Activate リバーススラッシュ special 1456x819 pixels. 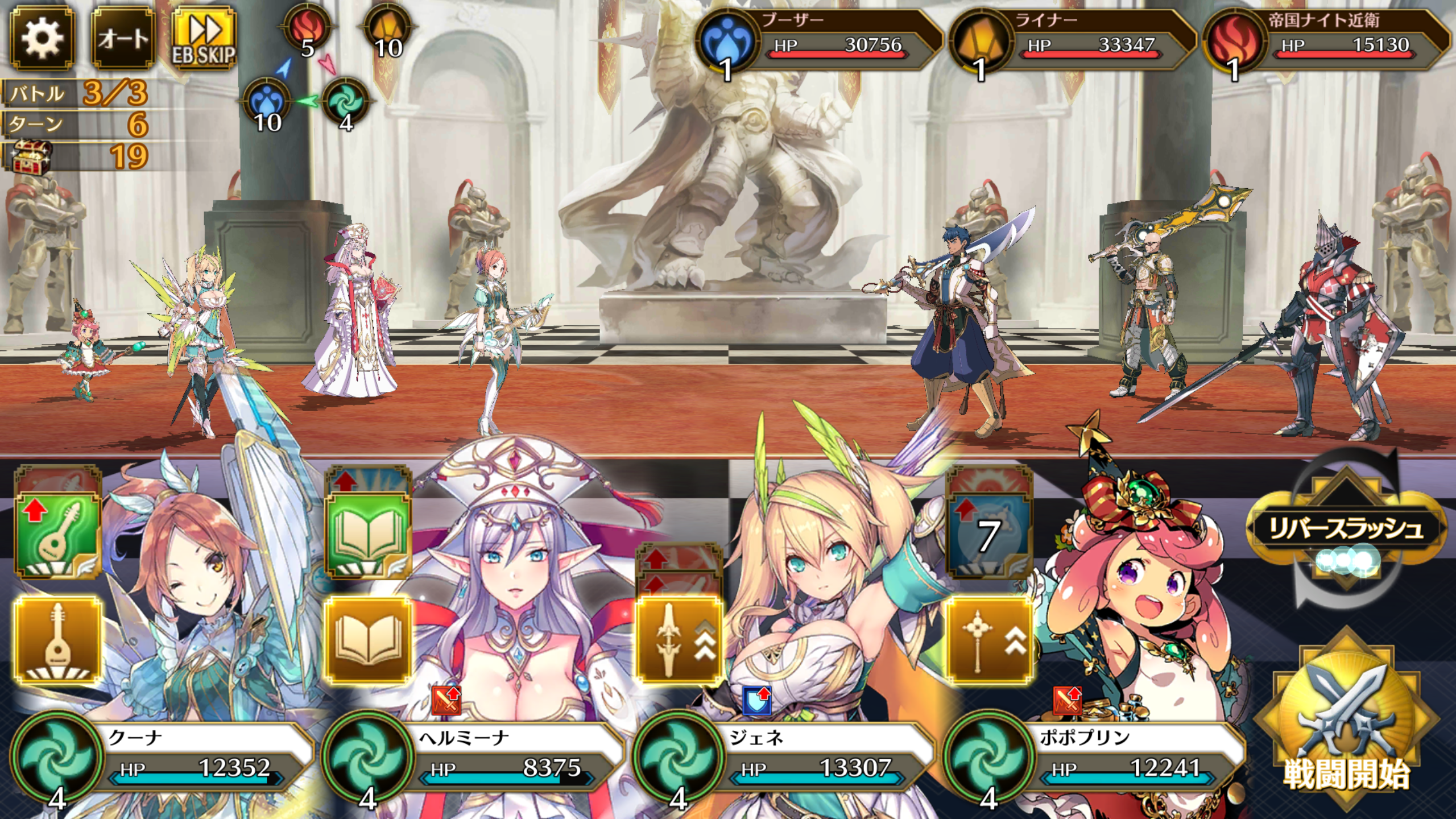pyautogui.click(x=1346, y=529)
